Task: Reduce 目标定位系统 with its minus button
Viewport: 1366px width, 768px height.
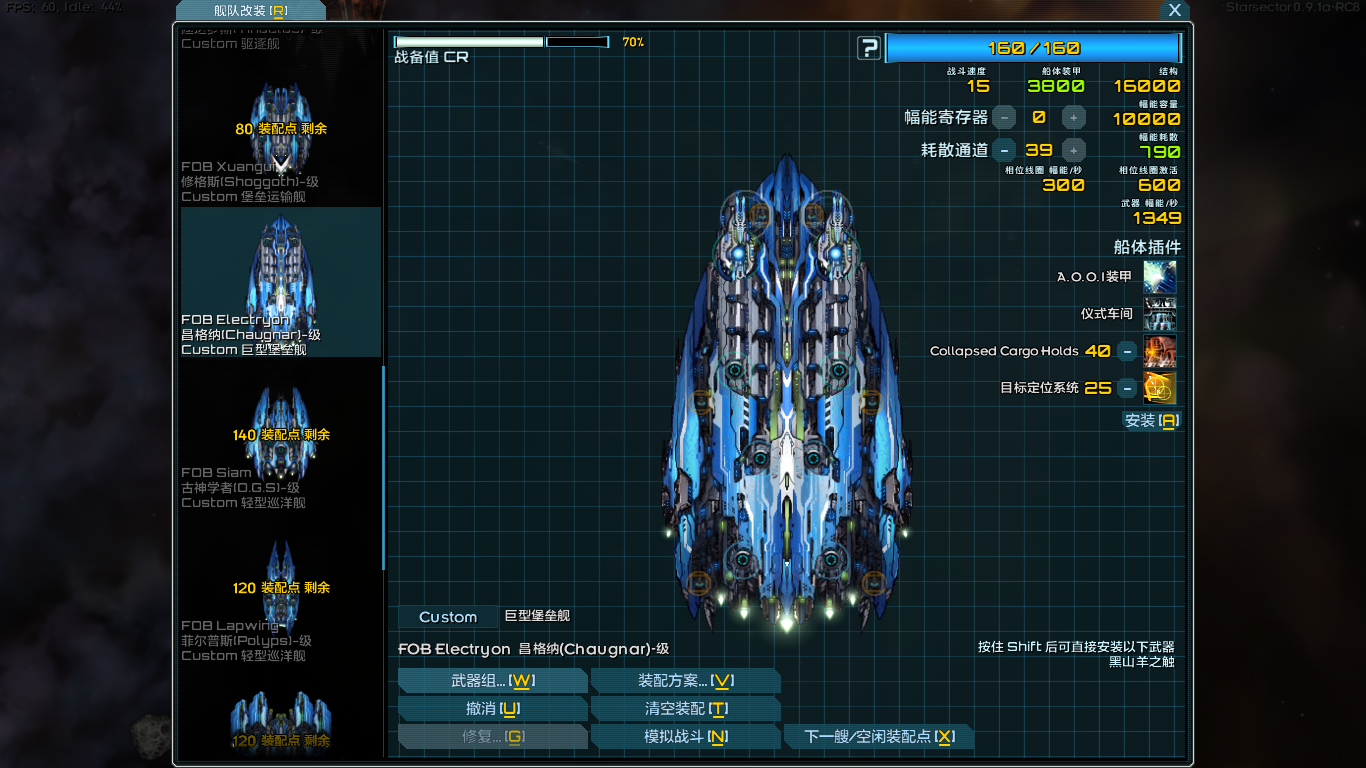Action: [1128, 389]
